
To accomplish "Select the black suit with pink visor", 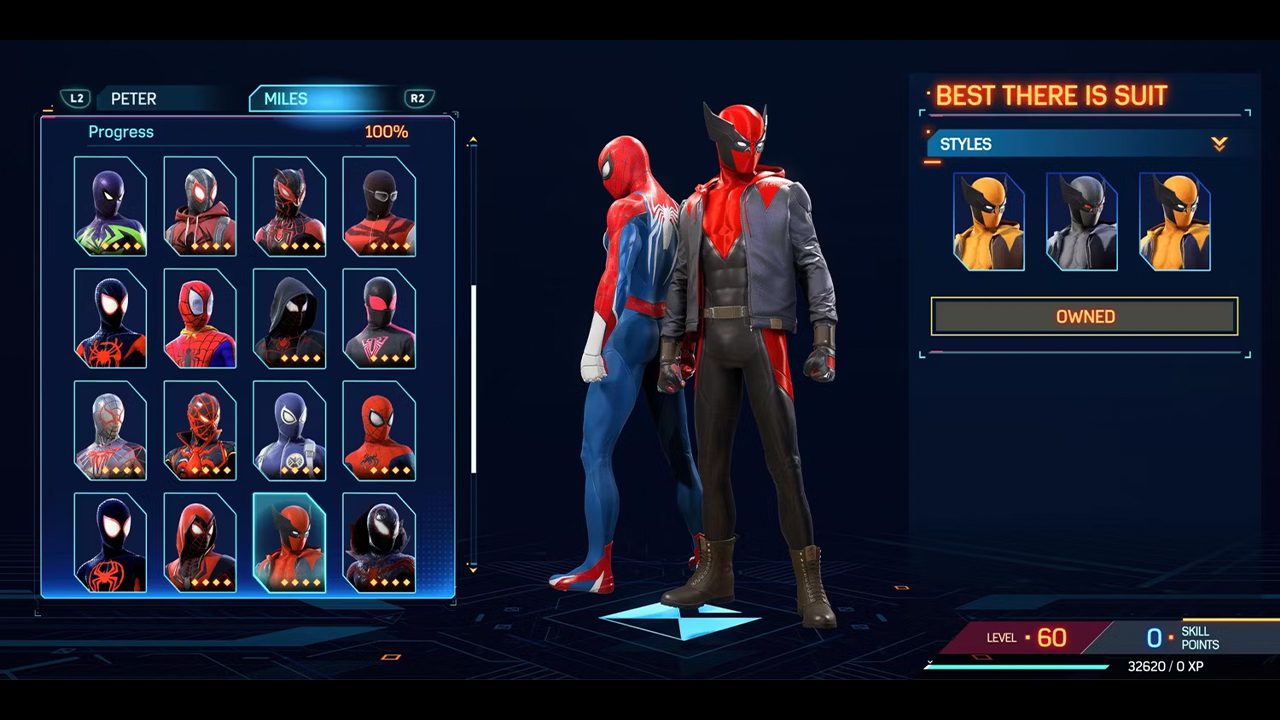I will (379, 318).
